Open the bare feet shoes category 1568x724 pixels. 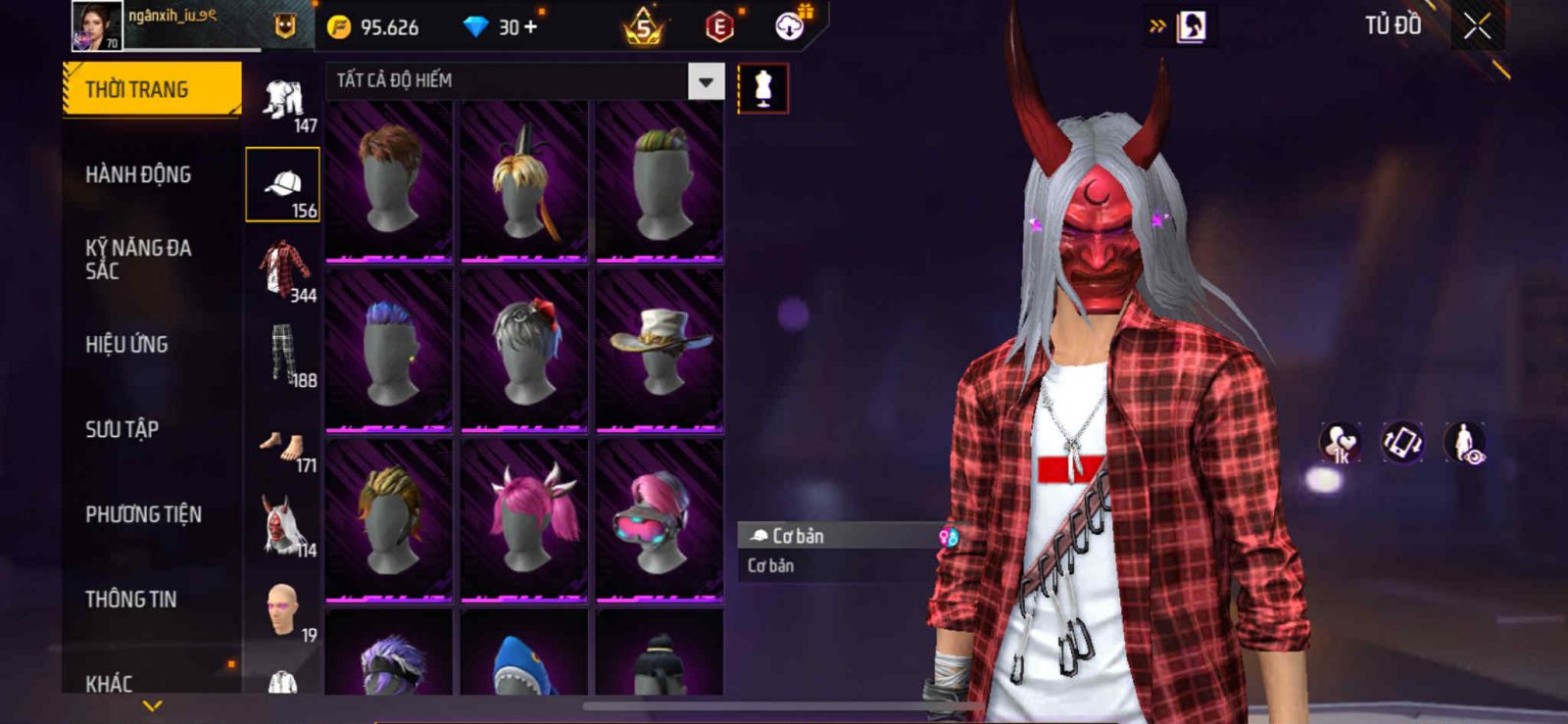pos(282,446)
